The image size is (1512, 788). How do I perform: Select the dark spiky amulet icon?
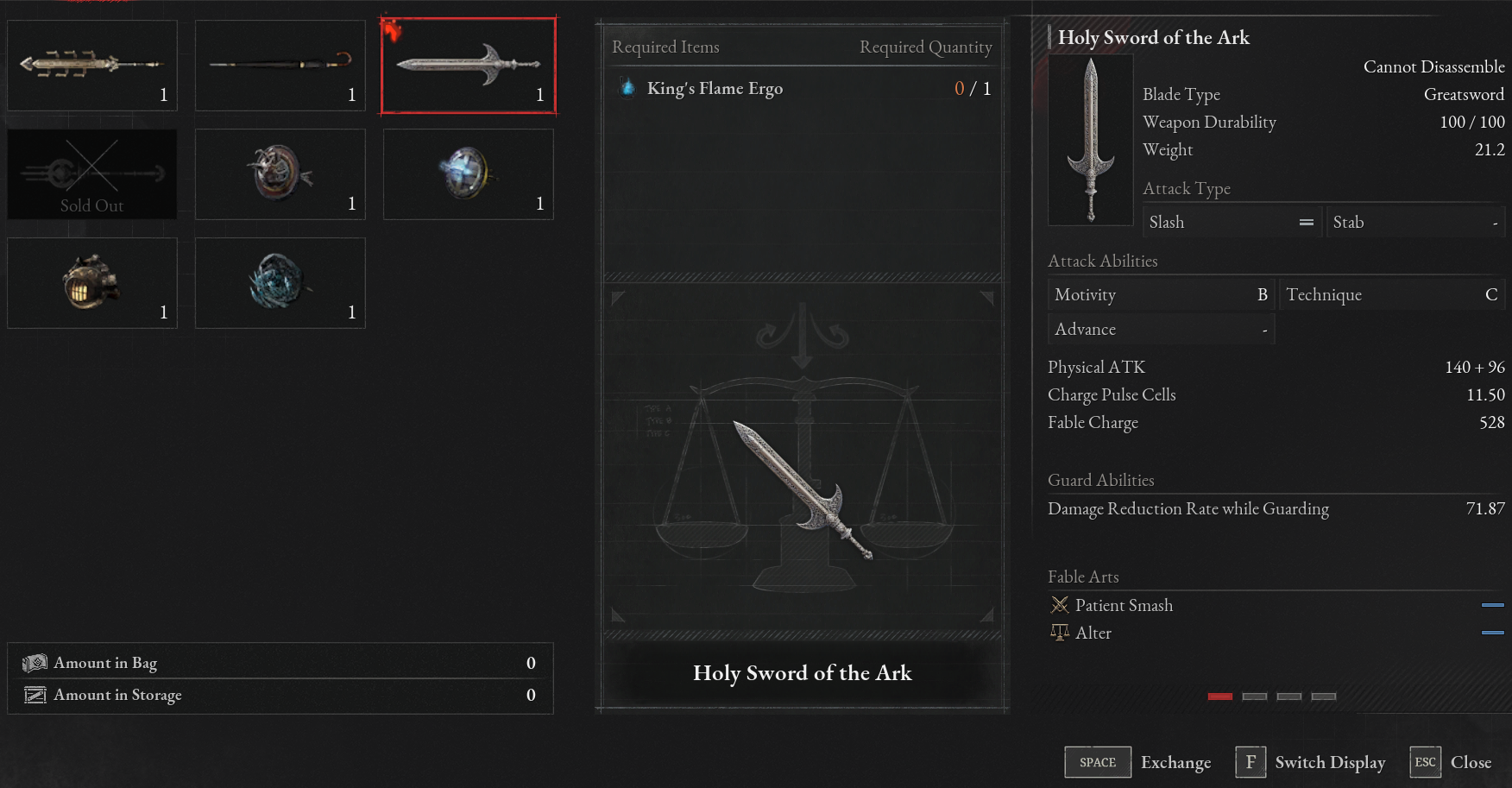(x=280, y=282)
